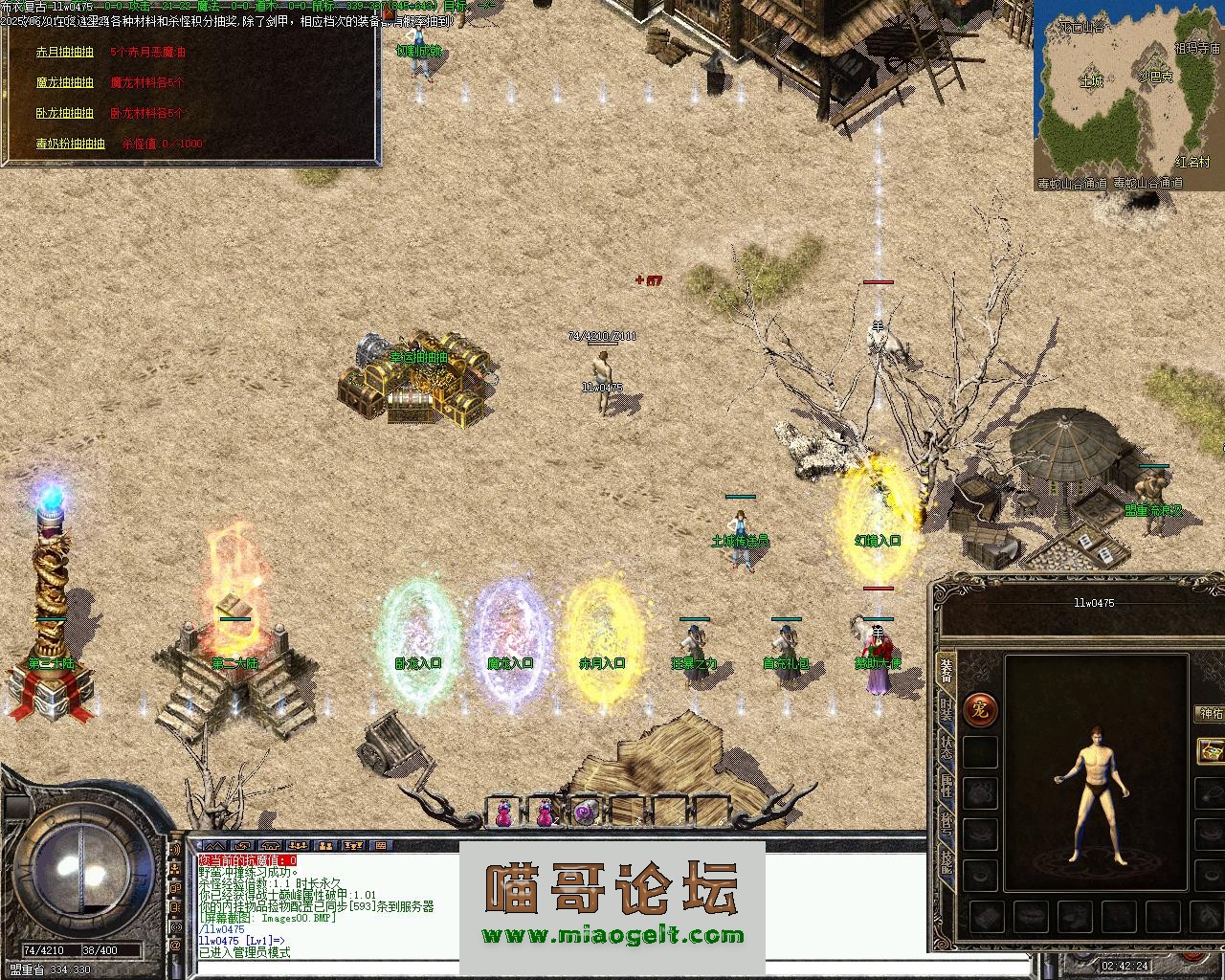Show the 属性 attributes tab
Viewport: 1225px width, 980px height.
(946, 787)
